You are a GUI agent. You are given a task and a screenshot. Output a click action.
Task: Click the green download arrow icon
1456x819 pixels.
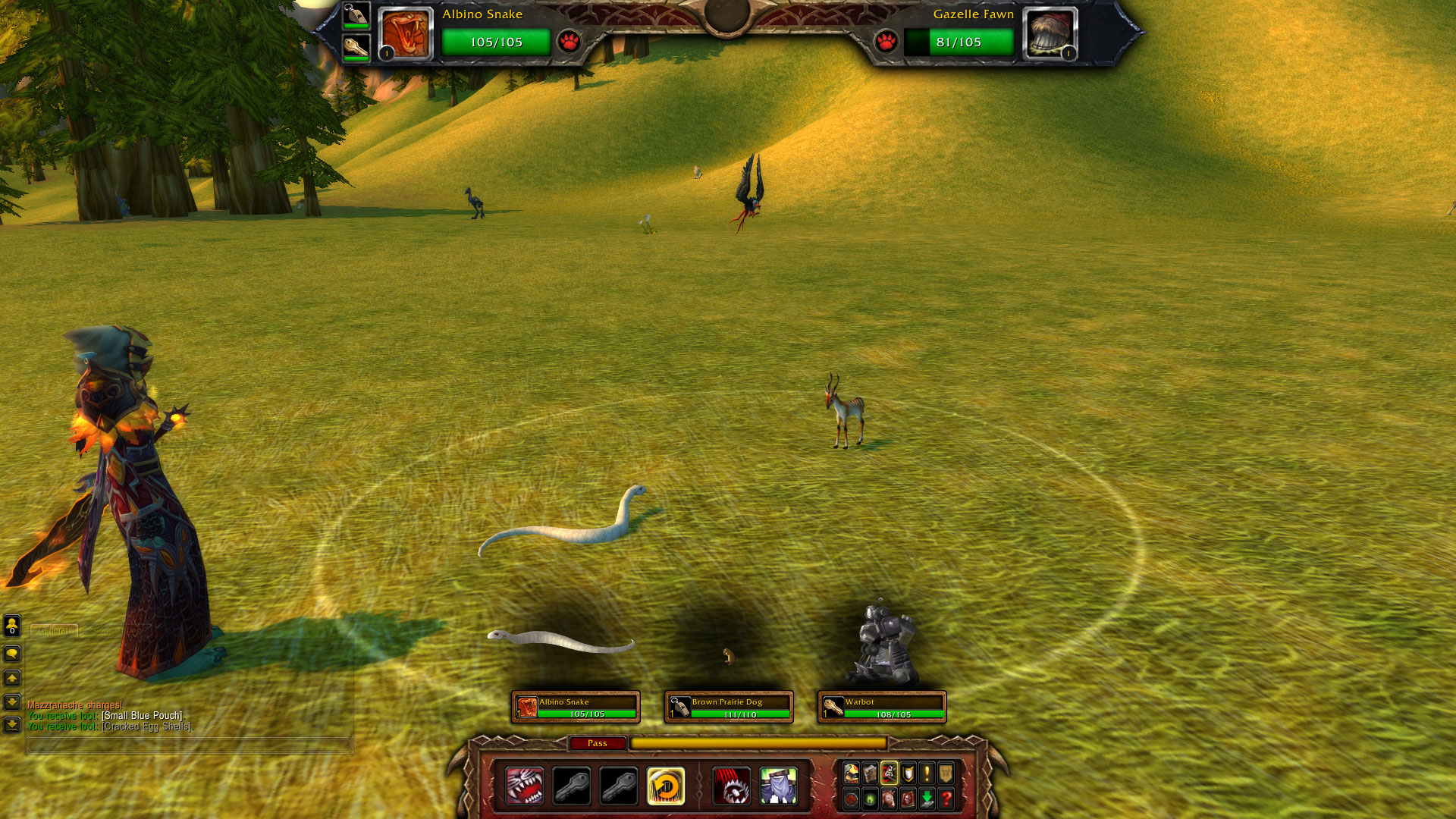tap(927, 799)
